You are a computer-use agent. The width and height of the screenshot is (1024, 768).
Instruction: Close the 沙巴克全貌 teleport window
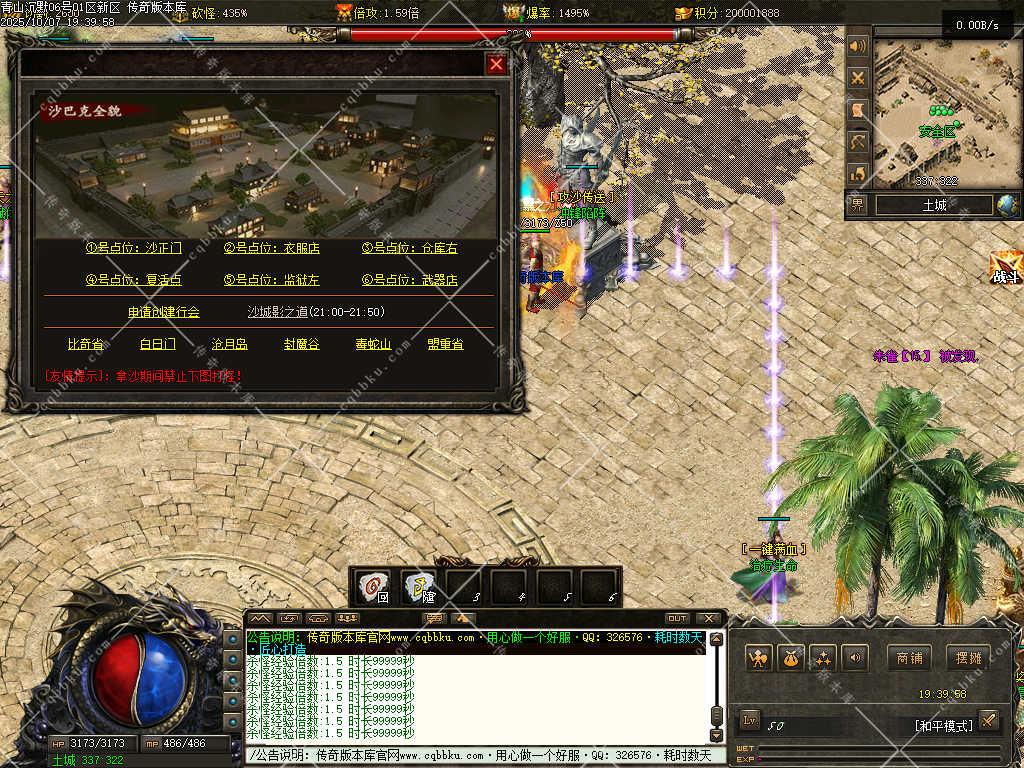(x=496, y=65)
